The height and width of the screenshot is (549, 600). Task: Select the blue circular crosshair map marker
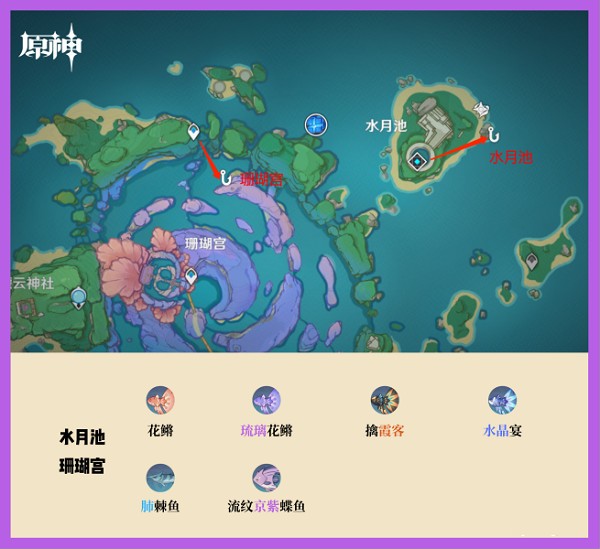click(316, 124)
